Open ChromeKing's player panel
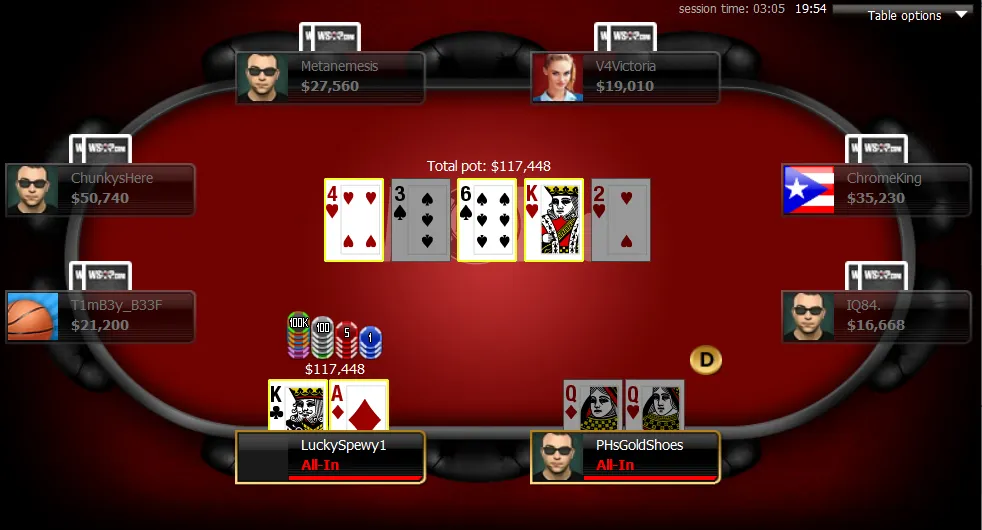Image resolution: width=982 pixels, height=530 pixels. coord(876,189)
